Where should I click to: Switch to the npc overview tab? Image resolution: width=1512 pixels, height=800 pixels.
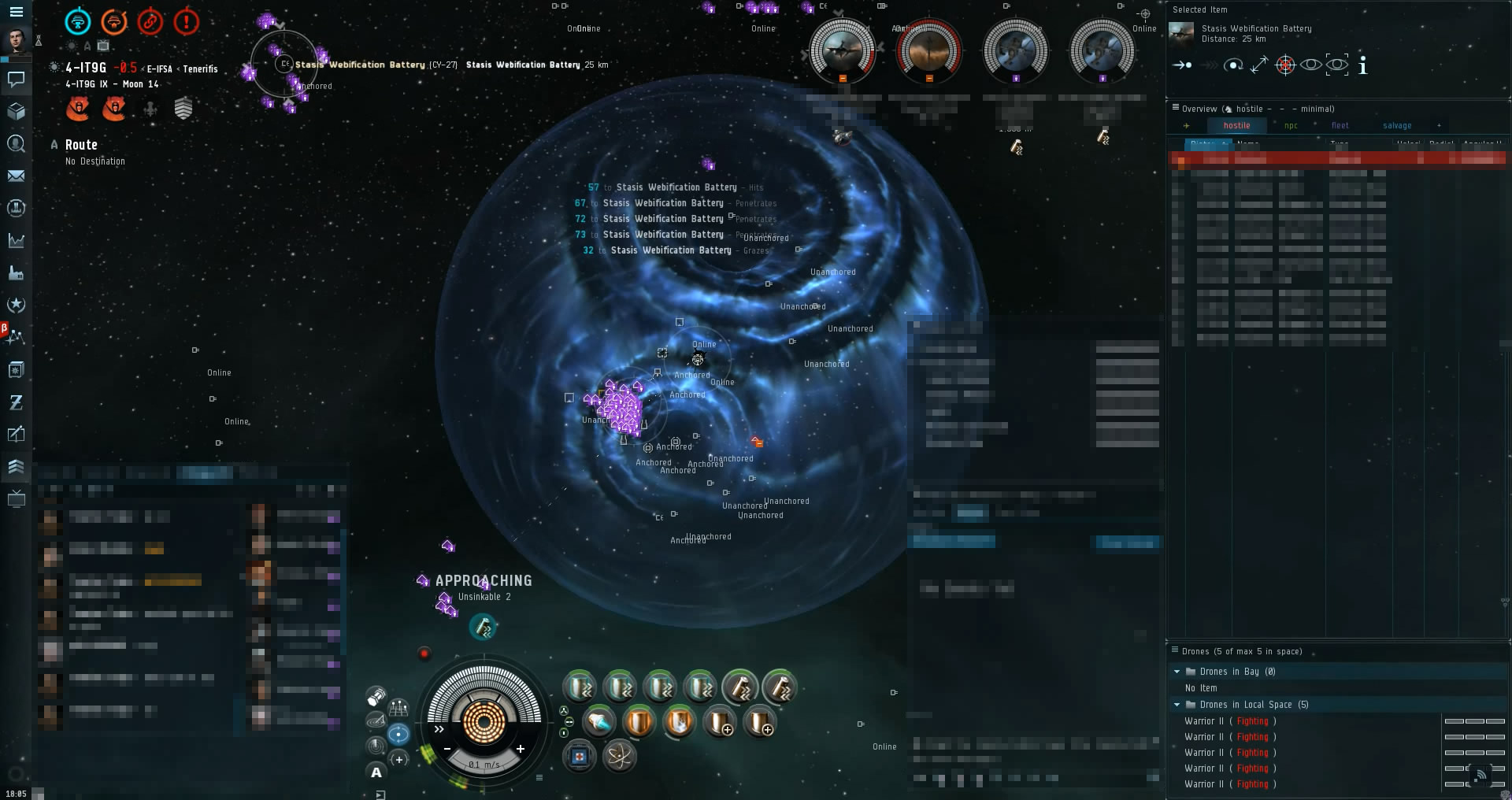[1291, 126]
